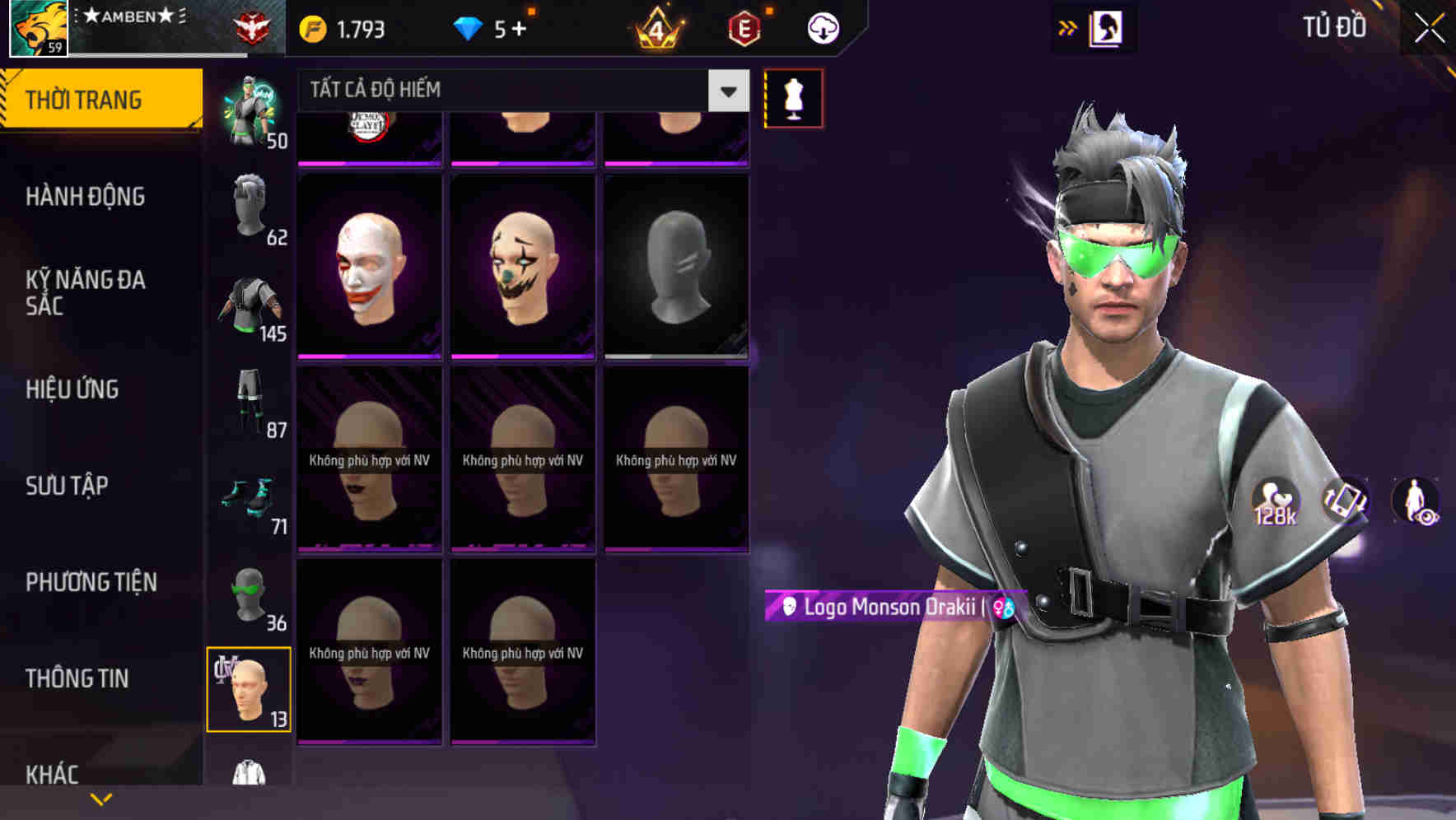Open the PHƯƠNG TIỆN tab
Screen dimensions: 1456x820
tap(91, 582)
